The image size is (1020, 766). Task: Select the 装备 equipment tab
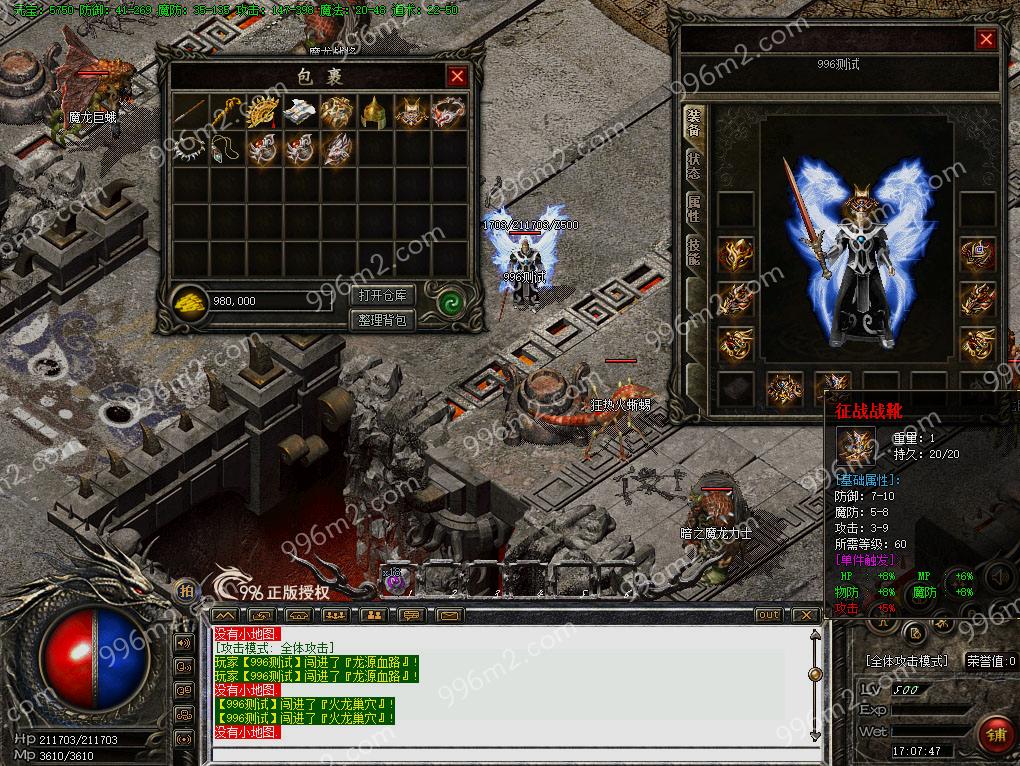[693, 122]
